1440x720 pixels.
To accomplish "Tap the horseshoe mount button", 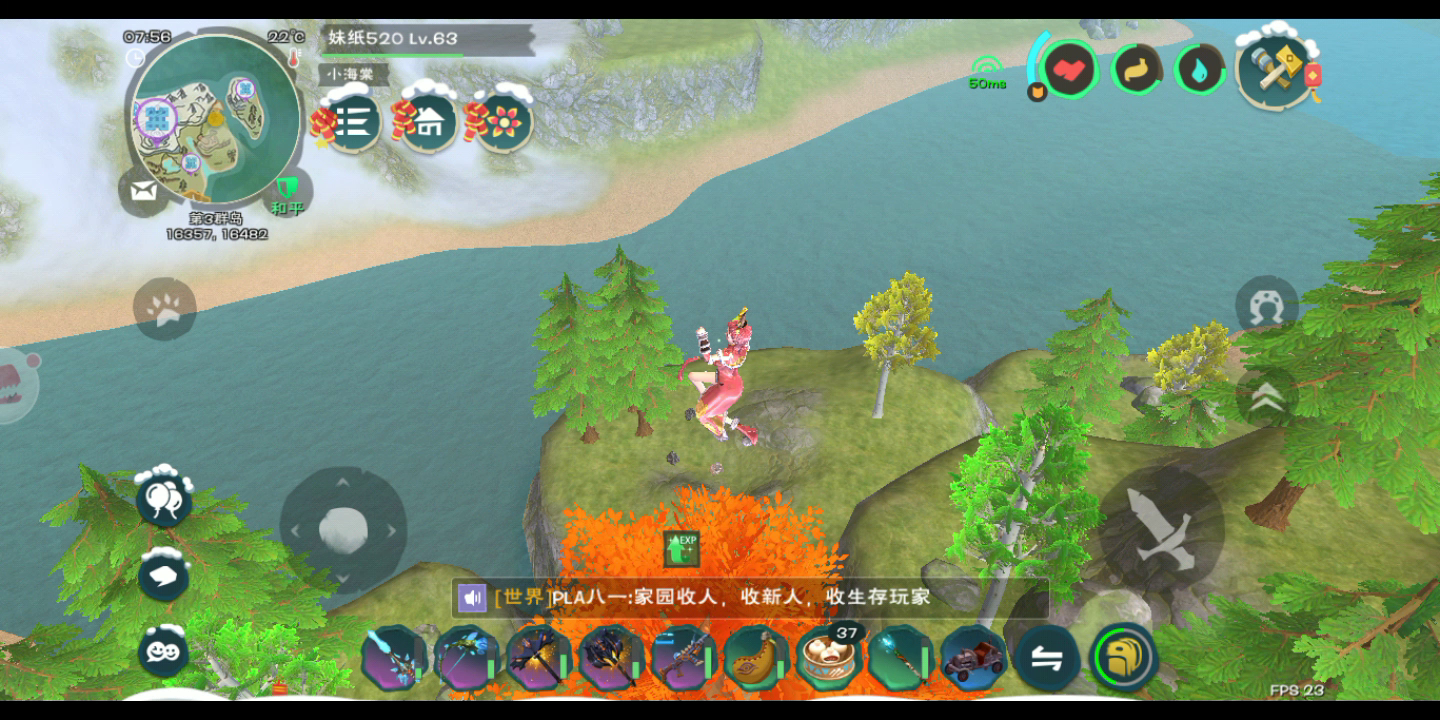I will pos(1266,308).
